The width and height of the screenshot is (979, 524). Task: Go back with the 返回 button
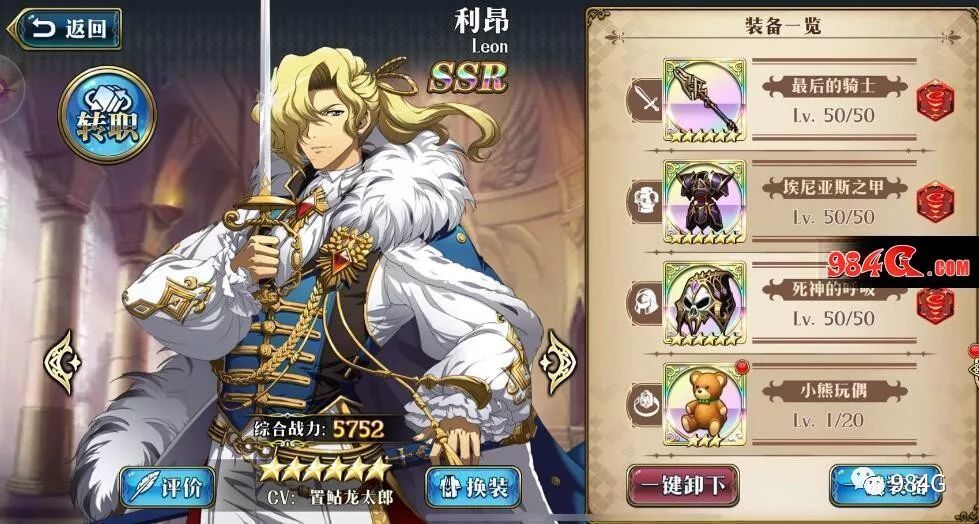[69, 29]
